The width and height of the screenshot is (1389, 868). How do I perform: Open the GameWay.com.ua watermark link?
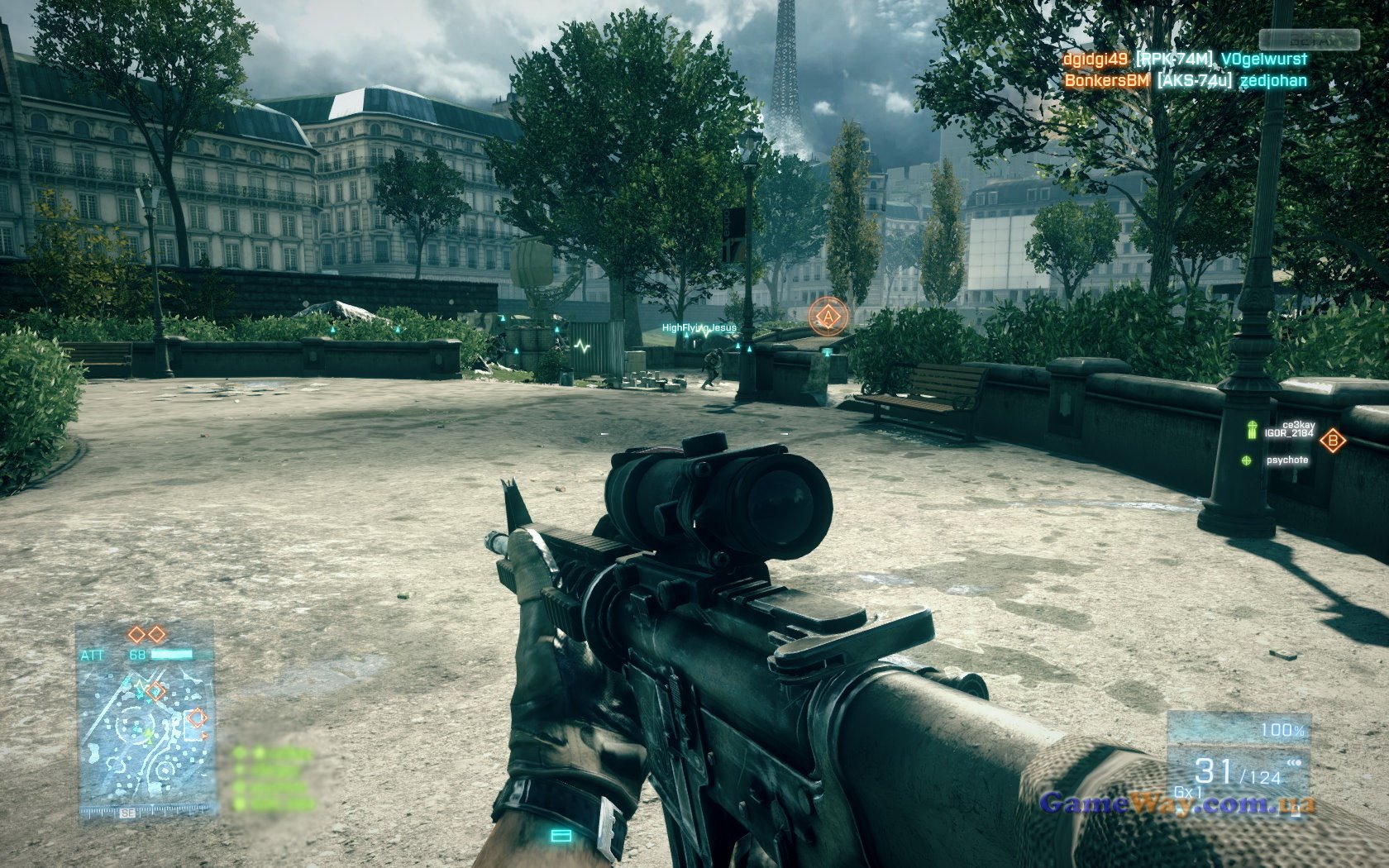tap(1177, 803)
